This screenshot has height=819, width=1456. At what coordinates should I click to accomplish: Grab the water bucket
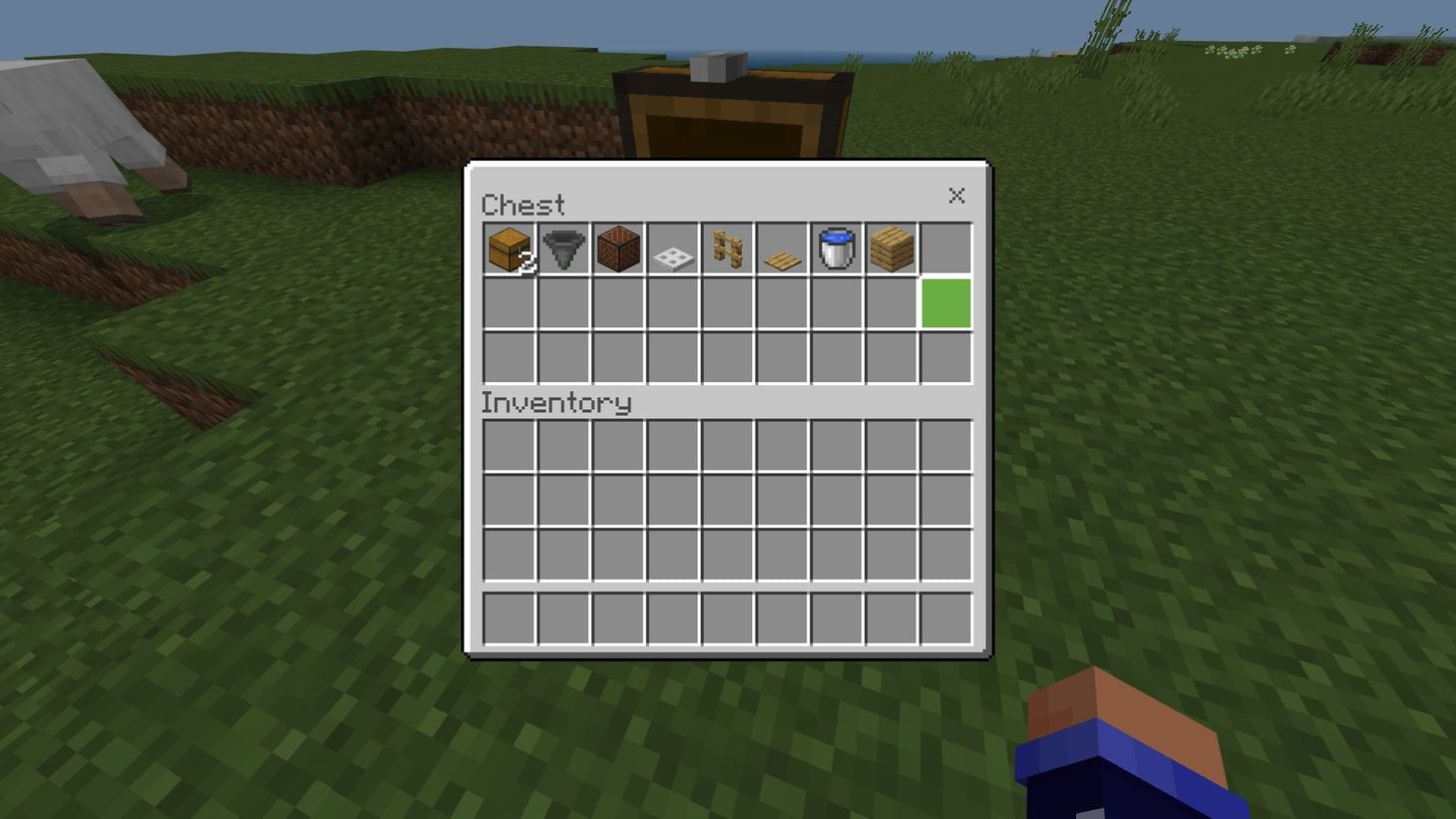(x=836, y=249)
